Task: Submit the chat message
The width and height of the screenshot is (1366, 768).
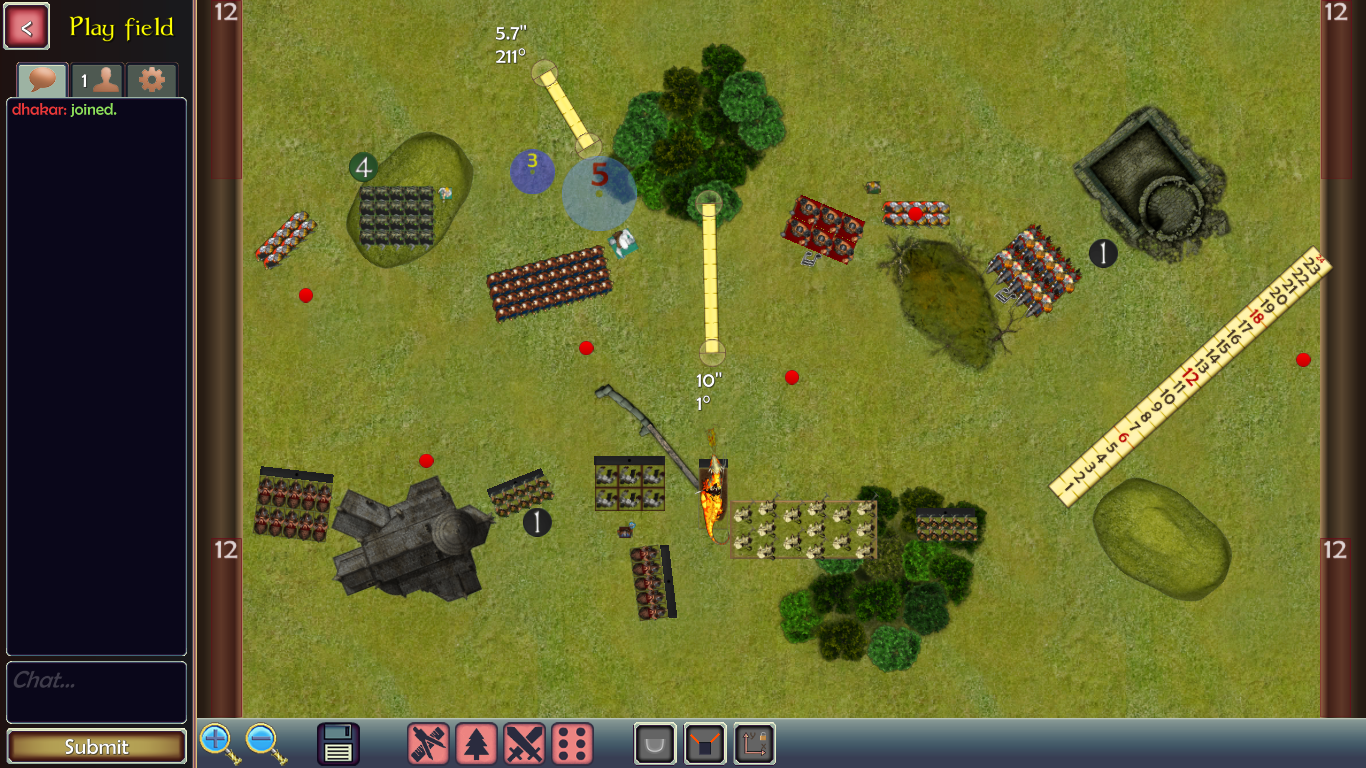Action: [x=96, y=746]
